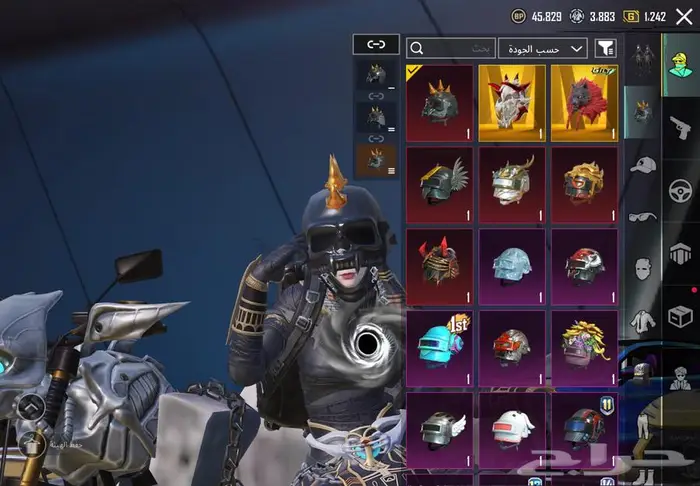Close the inventory screen with the X
The width and height of the screenshot is (700, 486).
[x=684, y=16]
